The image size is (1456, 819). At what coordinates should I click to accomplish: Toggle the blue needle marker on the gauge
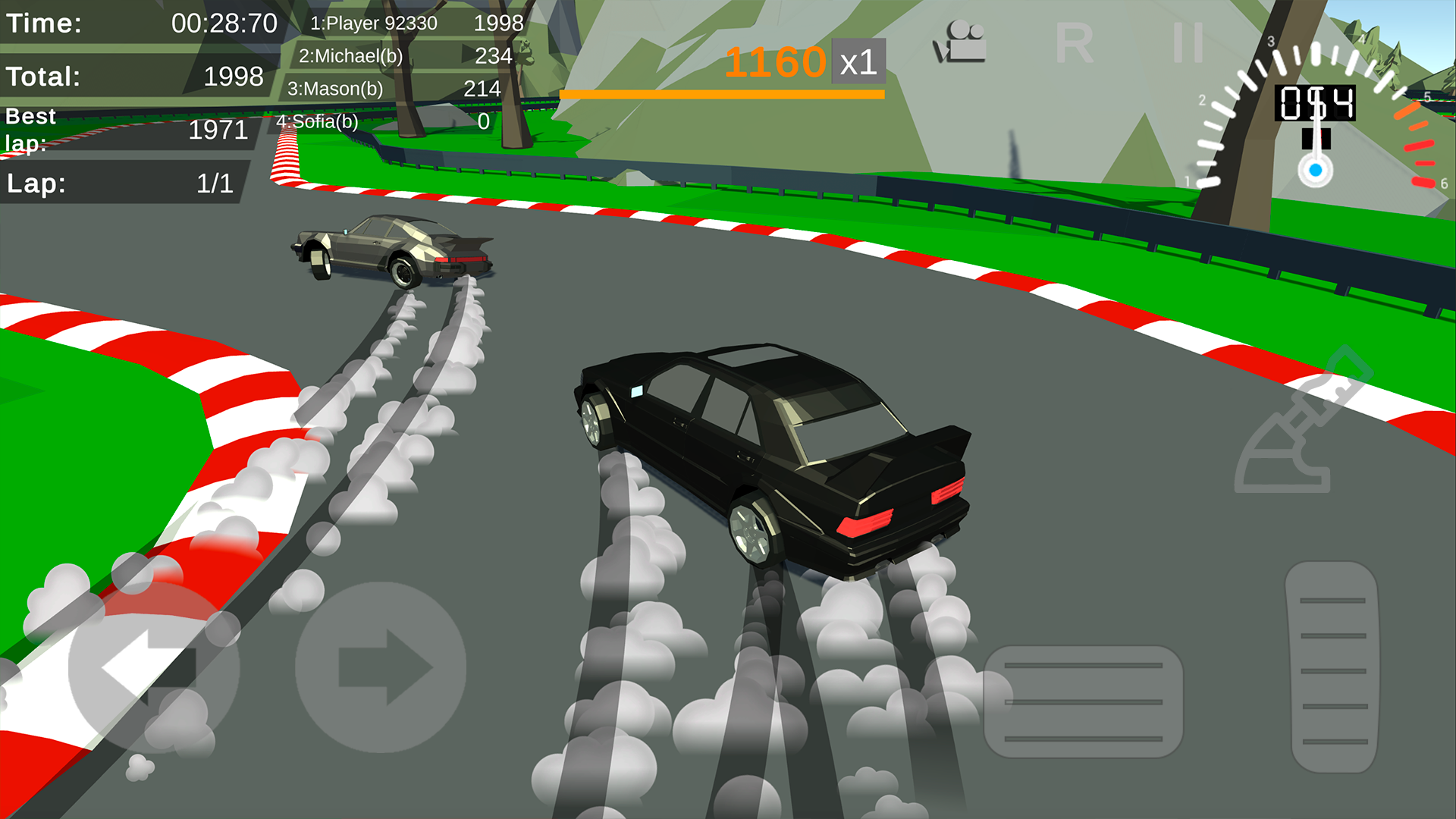(x=1316, y=171)
